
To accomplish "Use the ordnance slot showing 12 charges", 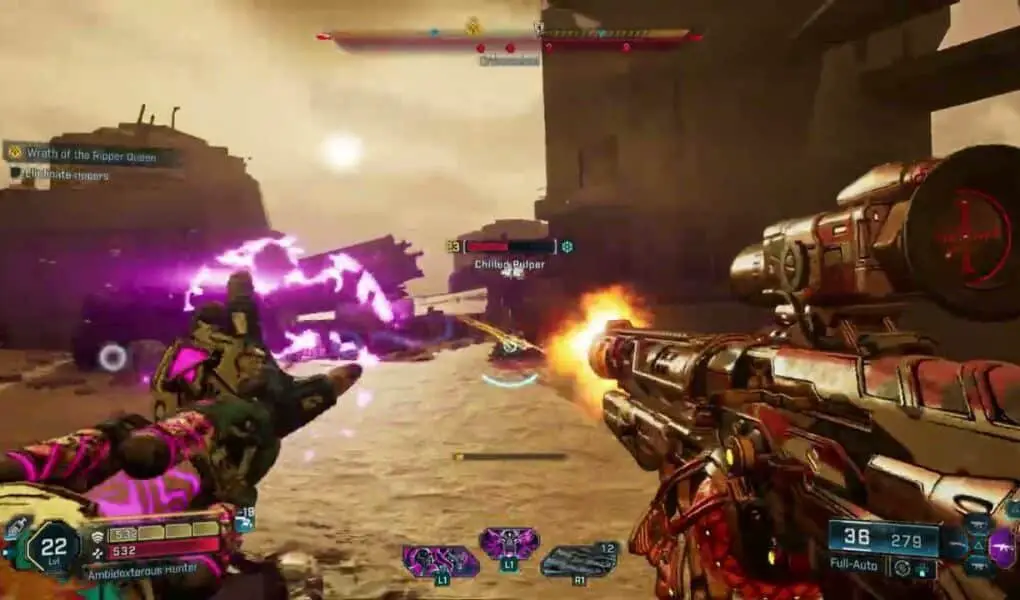I will [579, 560].
